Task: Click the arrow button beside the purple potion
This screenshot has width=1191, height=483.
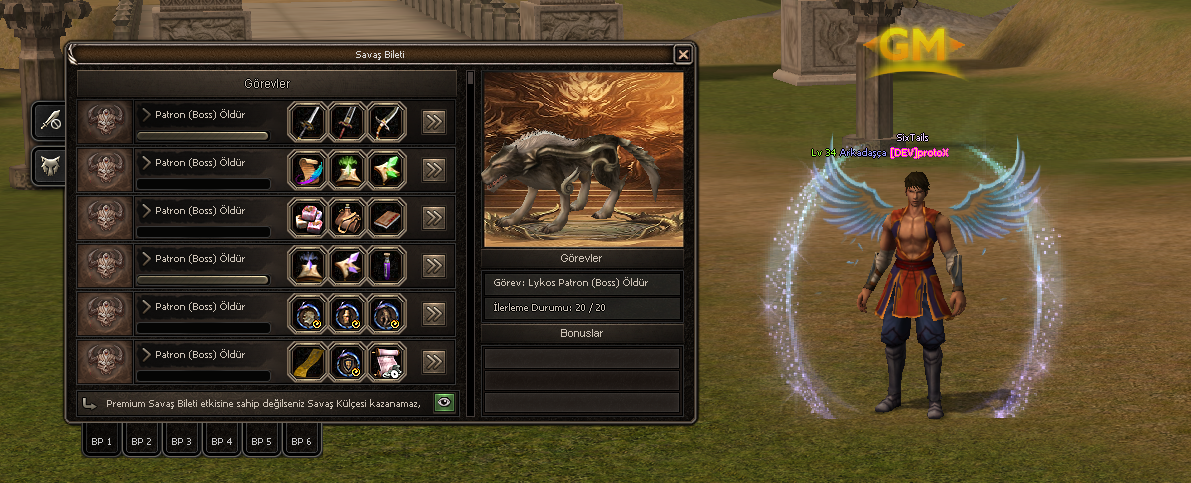Action: click(433, 266)
